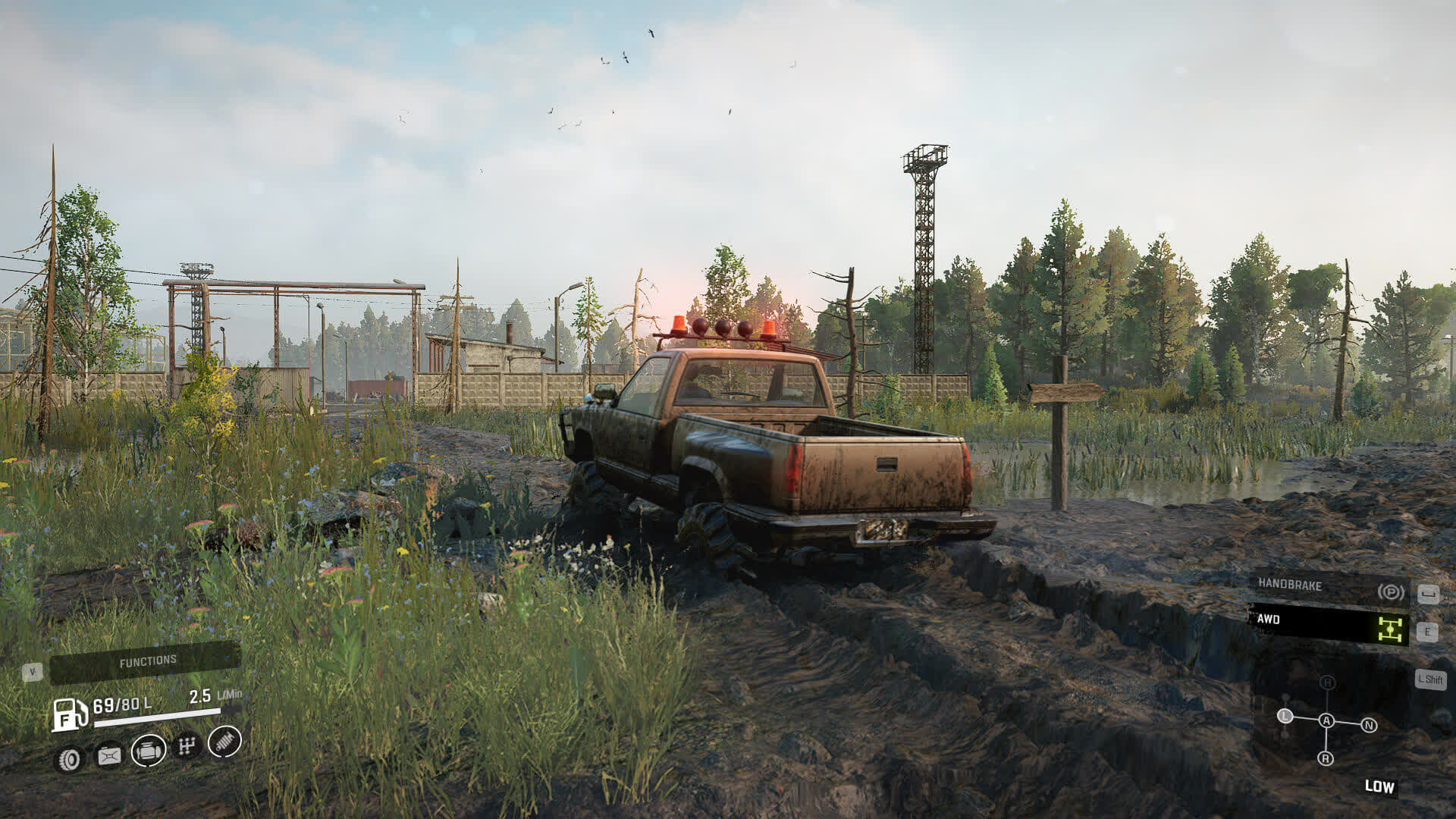Image resolution: width=1456 pixels, height=819 pixels.
Task: Select the tire status icon
Action: [70, 758]
